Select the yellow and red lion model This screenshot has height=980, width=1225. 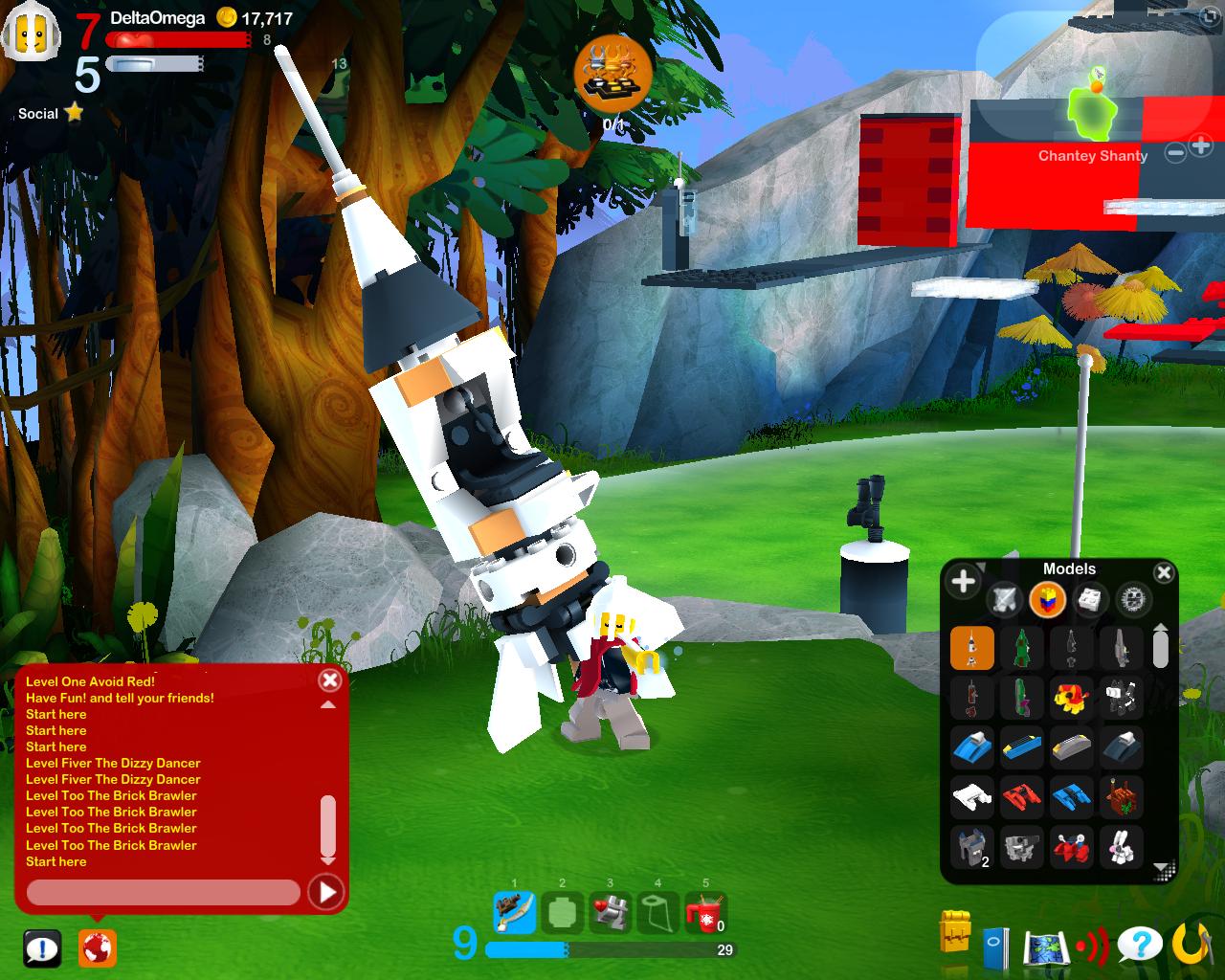[x=1072, y=699]
